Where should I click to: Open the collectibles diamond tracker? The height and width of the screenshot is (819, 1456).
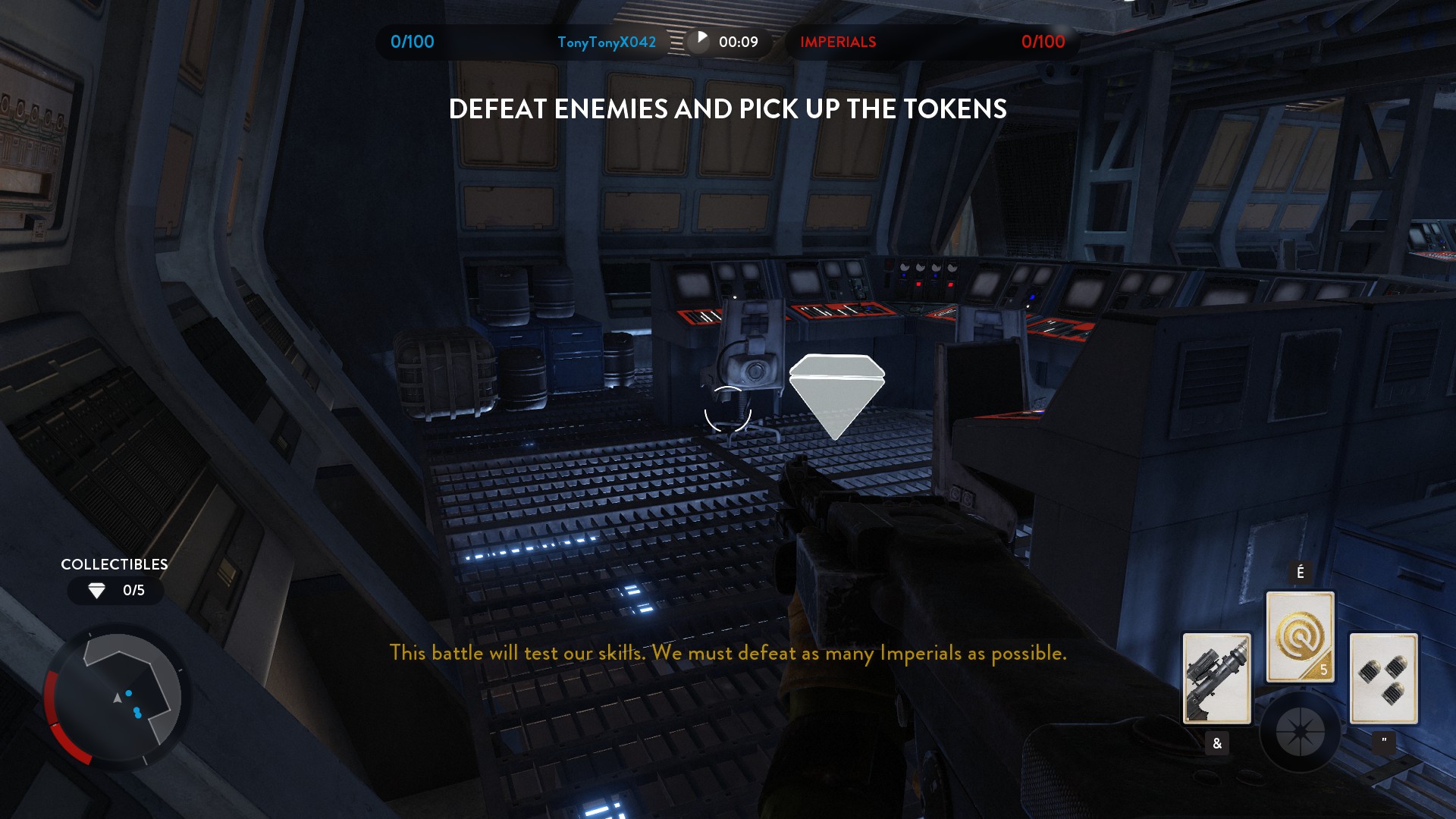point(115,590)
